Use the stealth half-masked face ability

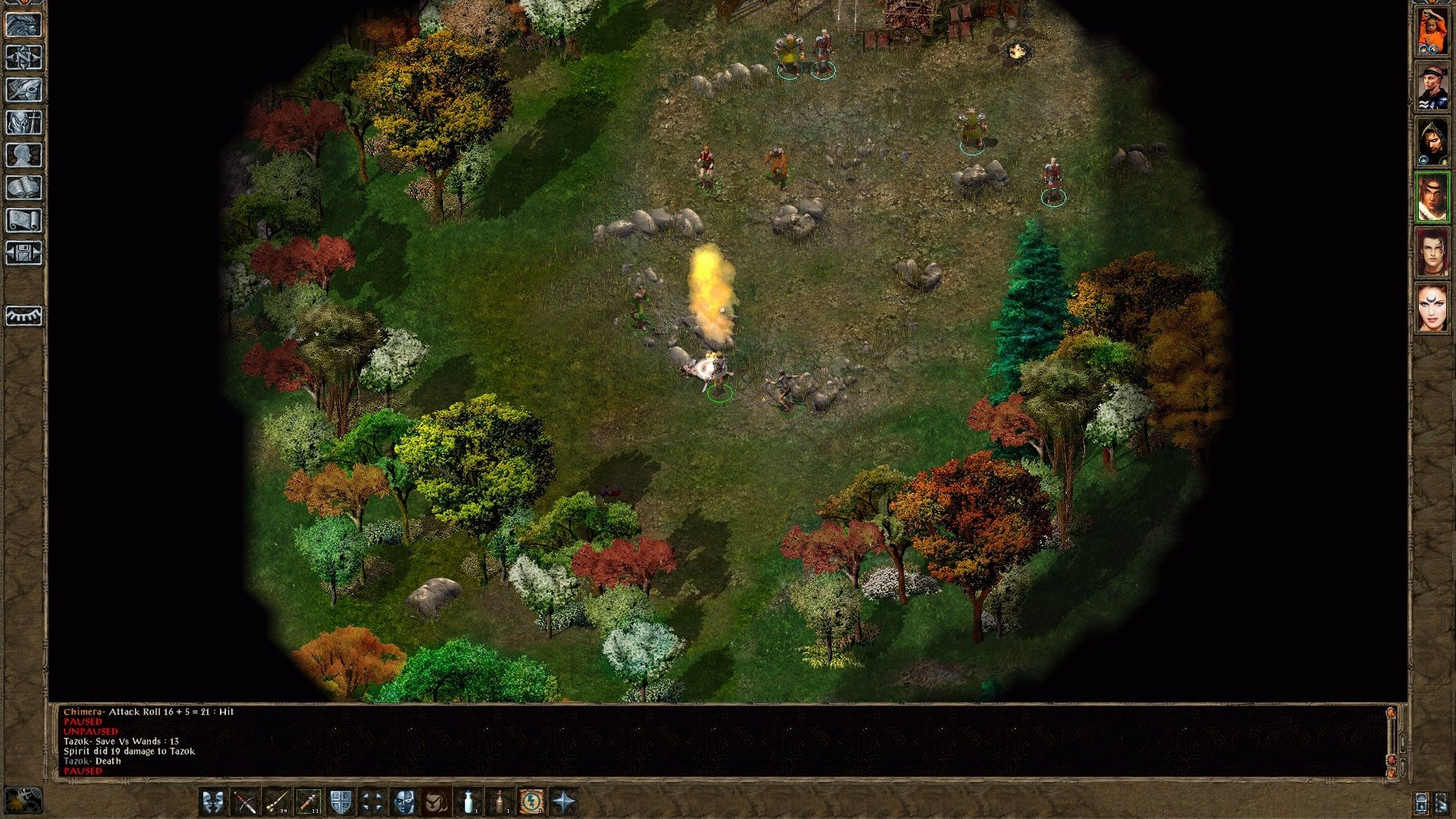click(x=404, y=802)
